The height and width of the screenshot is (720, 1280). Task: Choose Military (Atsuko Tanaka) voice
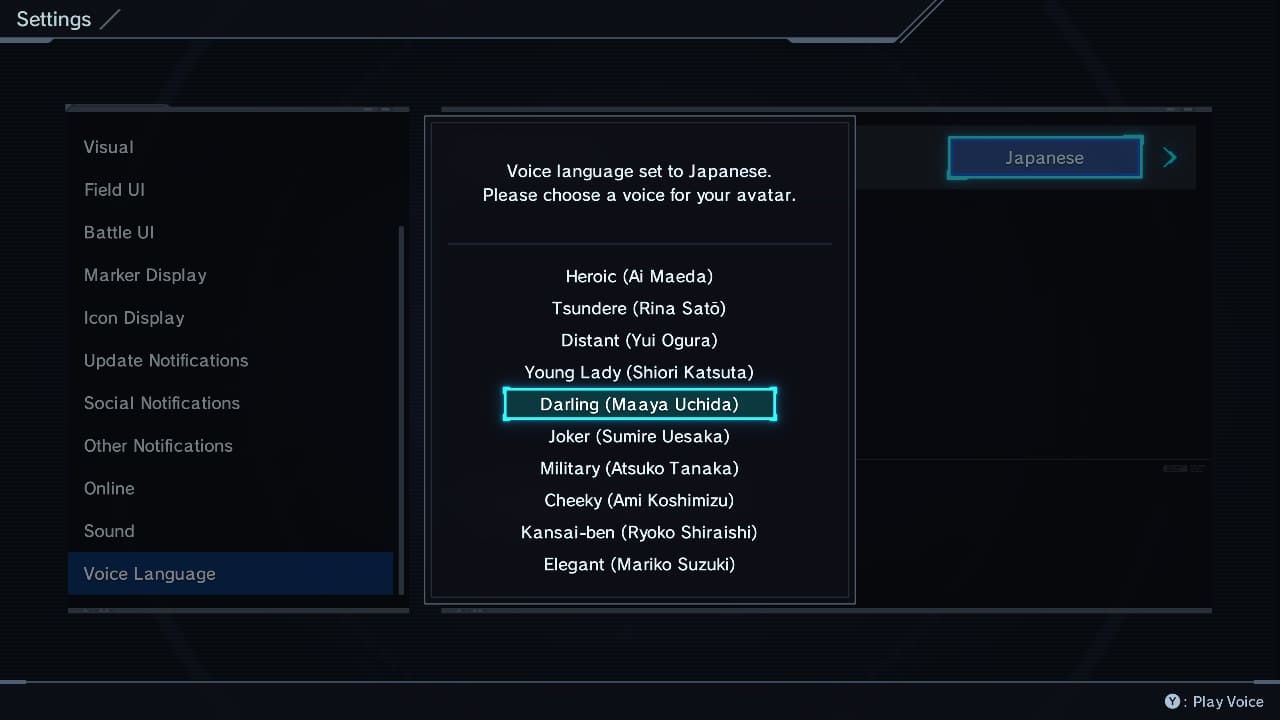click(x=639, y=468)
